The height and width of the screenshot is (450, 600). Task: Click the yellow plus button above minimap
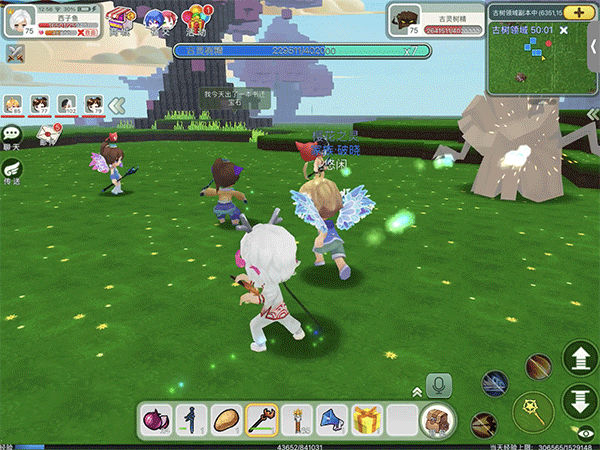coord(578,12)
